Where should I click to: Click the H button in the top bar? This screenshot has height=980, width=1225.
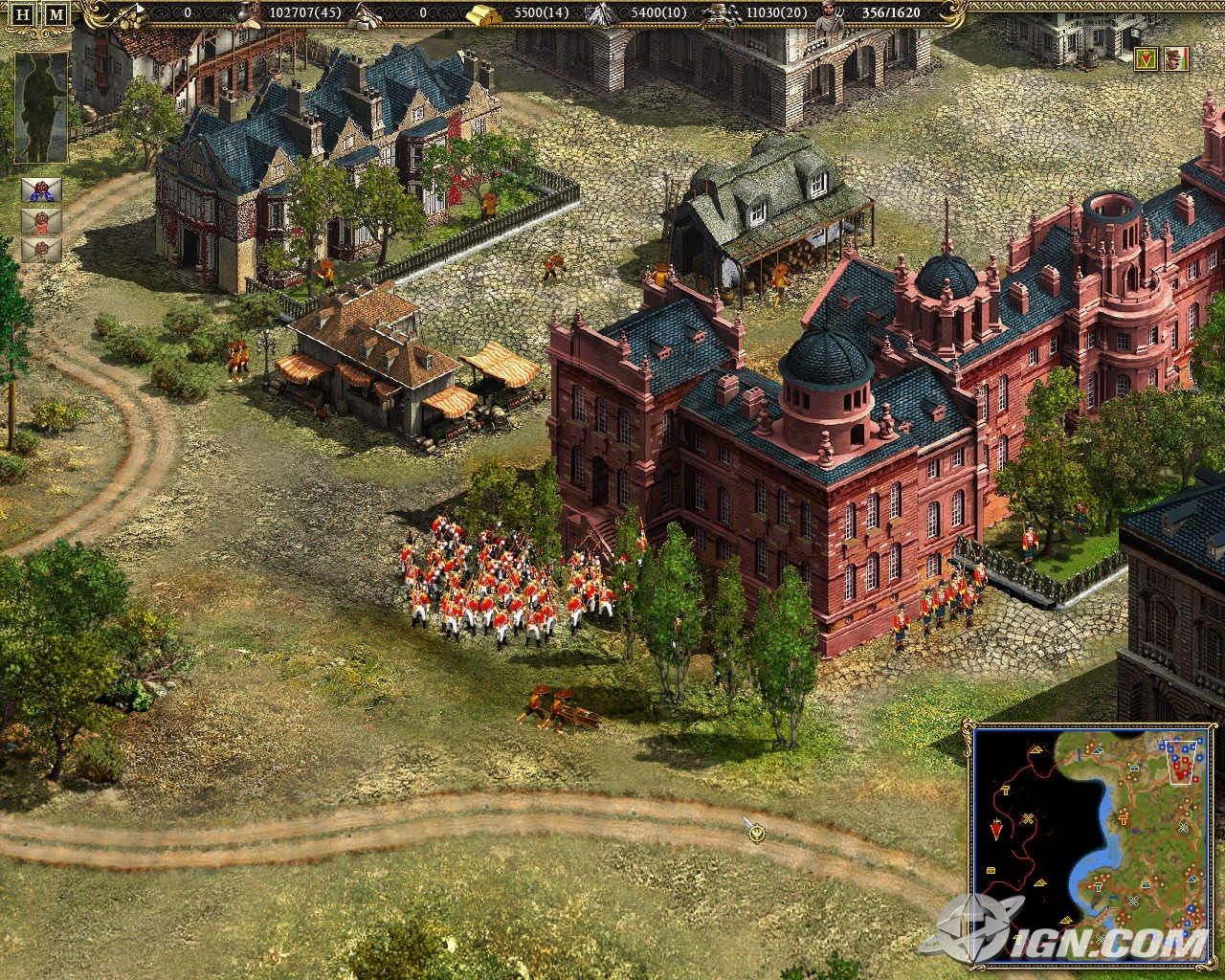[x=24, y=14]
